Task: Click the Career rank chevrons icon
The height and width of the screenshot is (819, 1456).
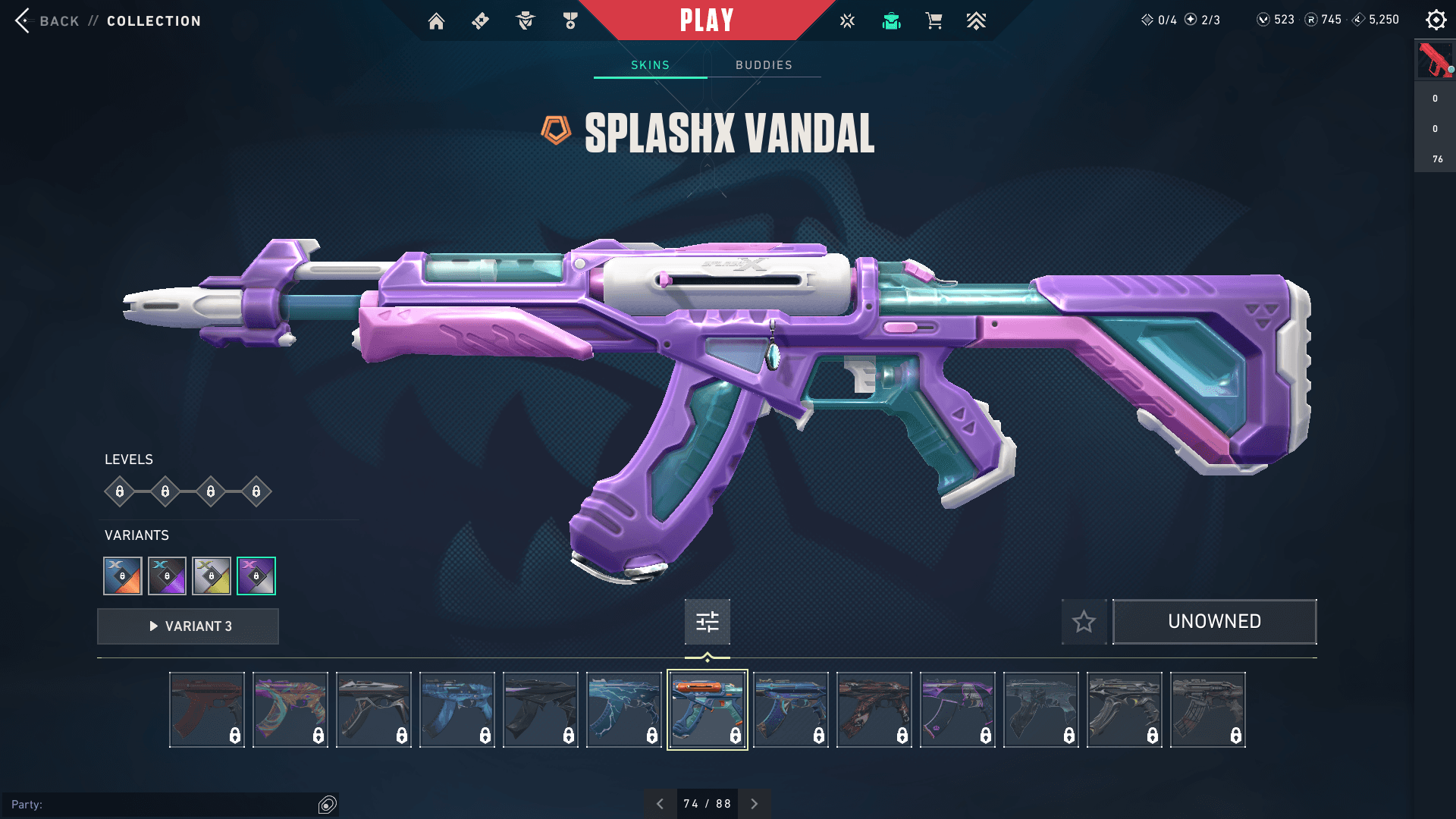Action: pos(977,20)
